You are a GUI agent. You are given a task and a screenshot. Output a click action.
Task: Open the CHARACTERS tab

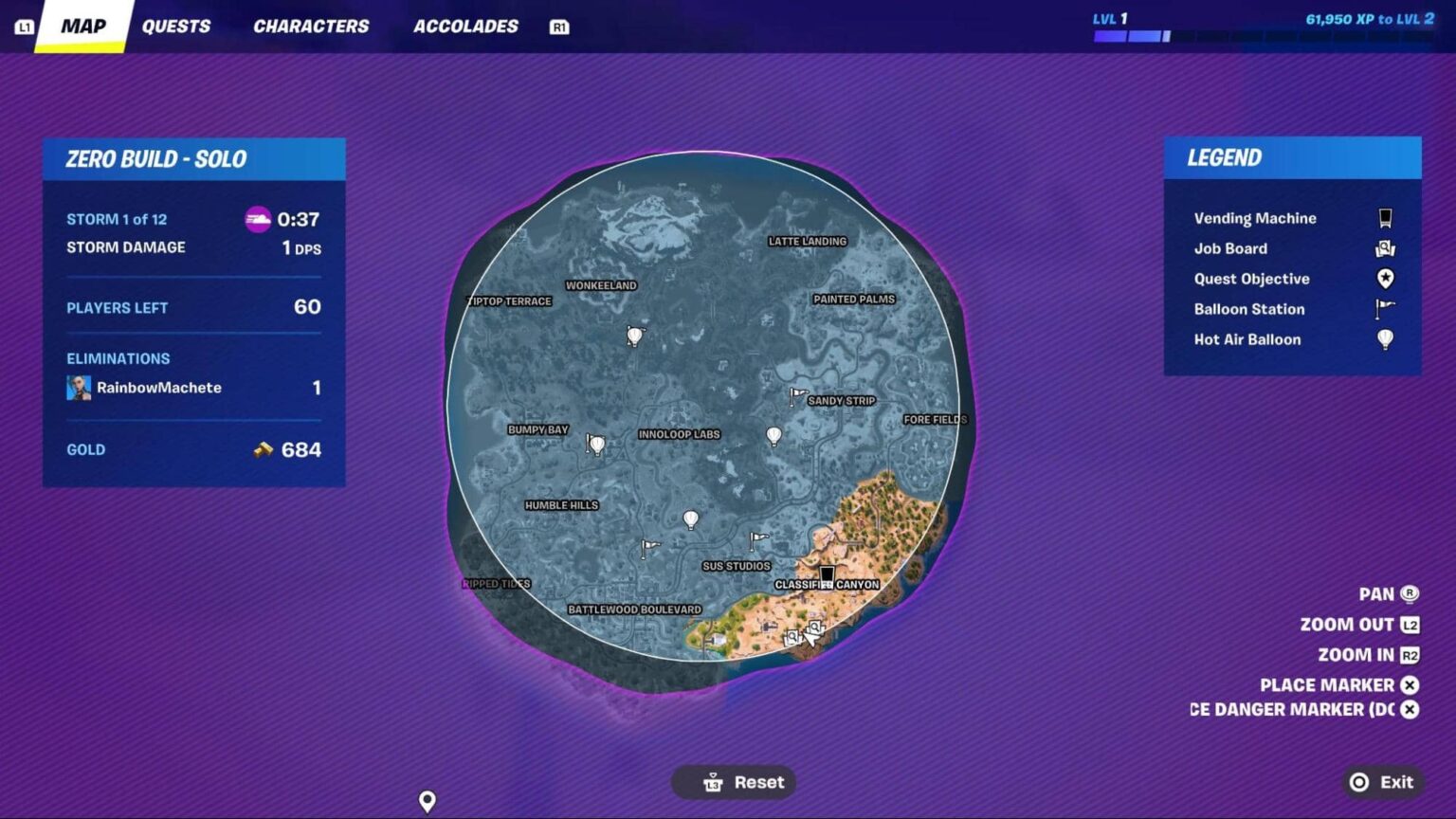(310, 26)
